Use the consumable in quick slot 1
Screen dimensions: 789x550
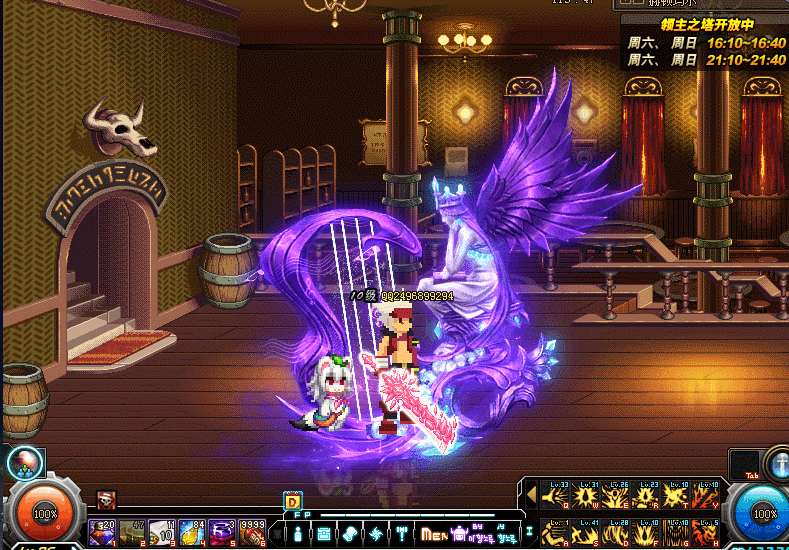[102, 531]
